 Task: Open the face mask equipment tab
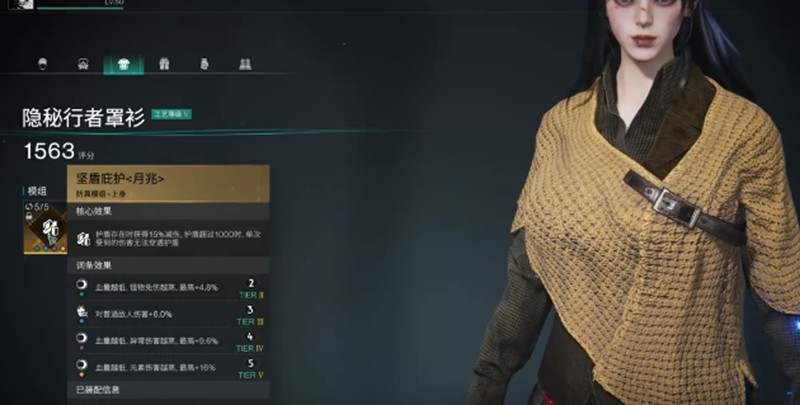point(83,64)
